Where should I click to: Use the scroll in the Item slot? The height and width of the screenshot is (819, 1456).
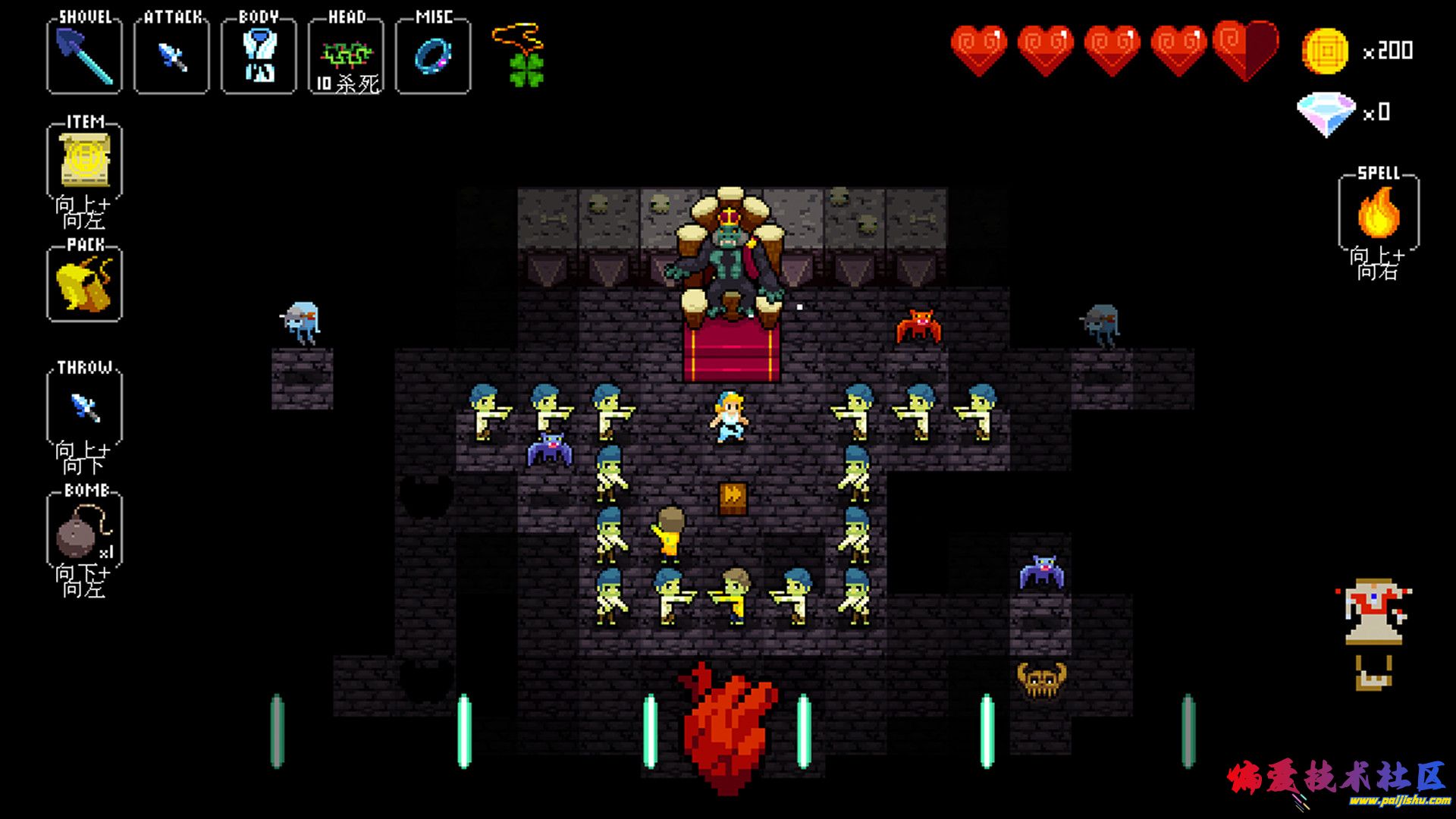[x=84, y=160]
